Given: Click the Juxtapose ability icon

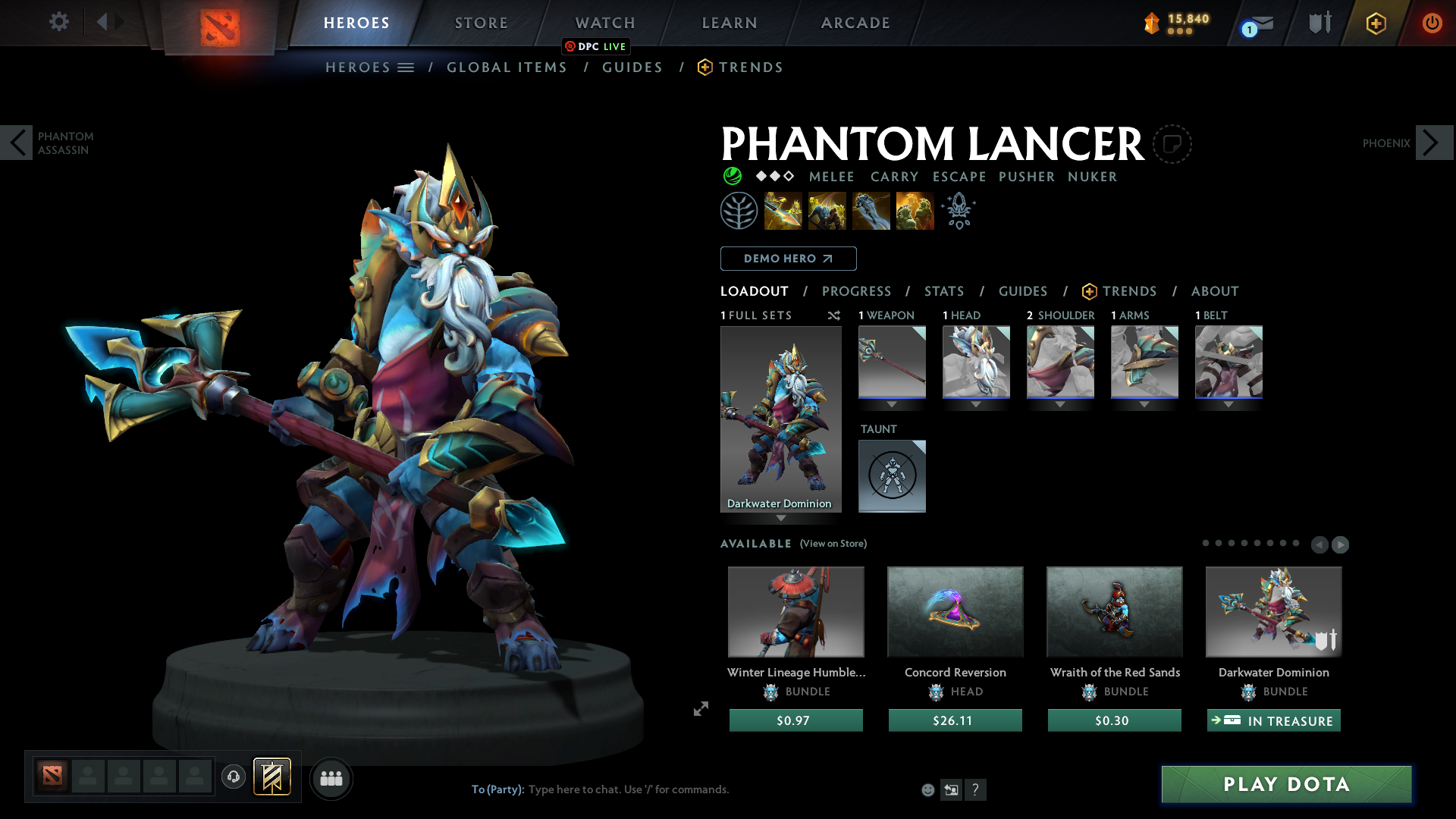Looking at the screenshot, I should [915, 210].
